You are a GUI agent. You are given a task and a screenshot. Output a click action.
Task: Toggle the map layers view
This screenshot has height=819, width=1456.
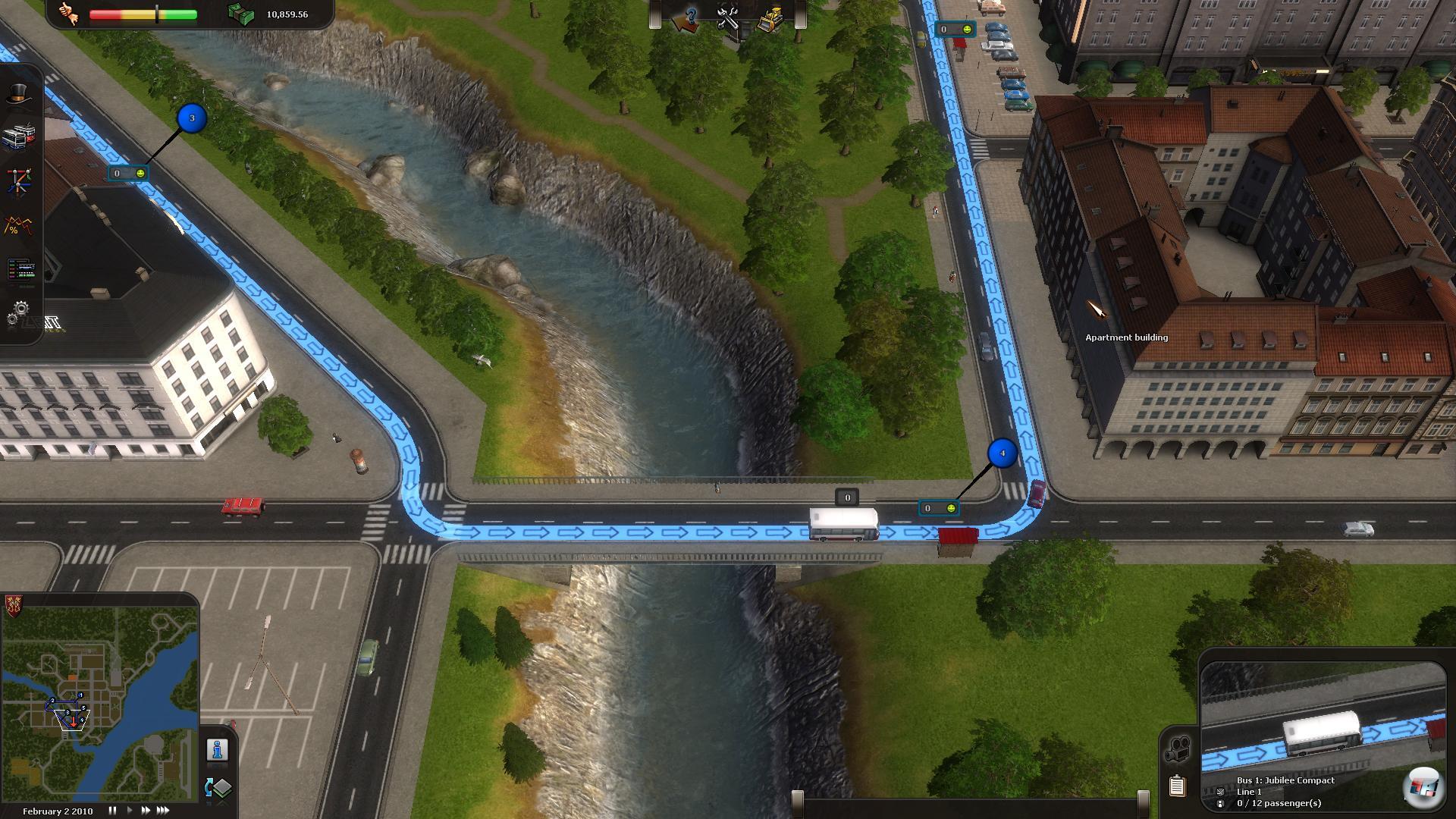(218, 788)
